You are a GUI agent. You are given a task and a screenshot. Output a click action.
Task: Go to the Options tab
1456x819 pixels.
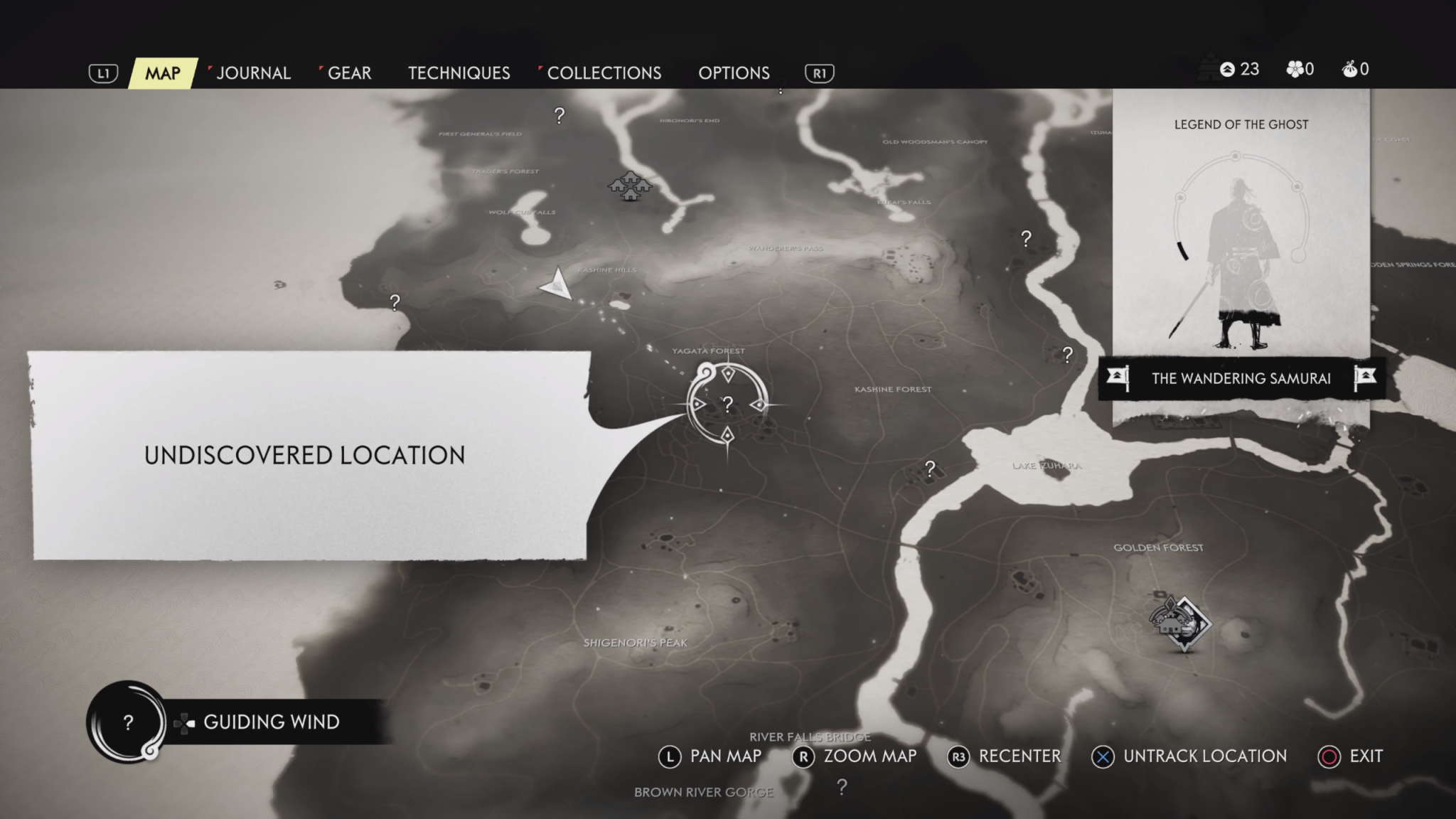point(734,73)
